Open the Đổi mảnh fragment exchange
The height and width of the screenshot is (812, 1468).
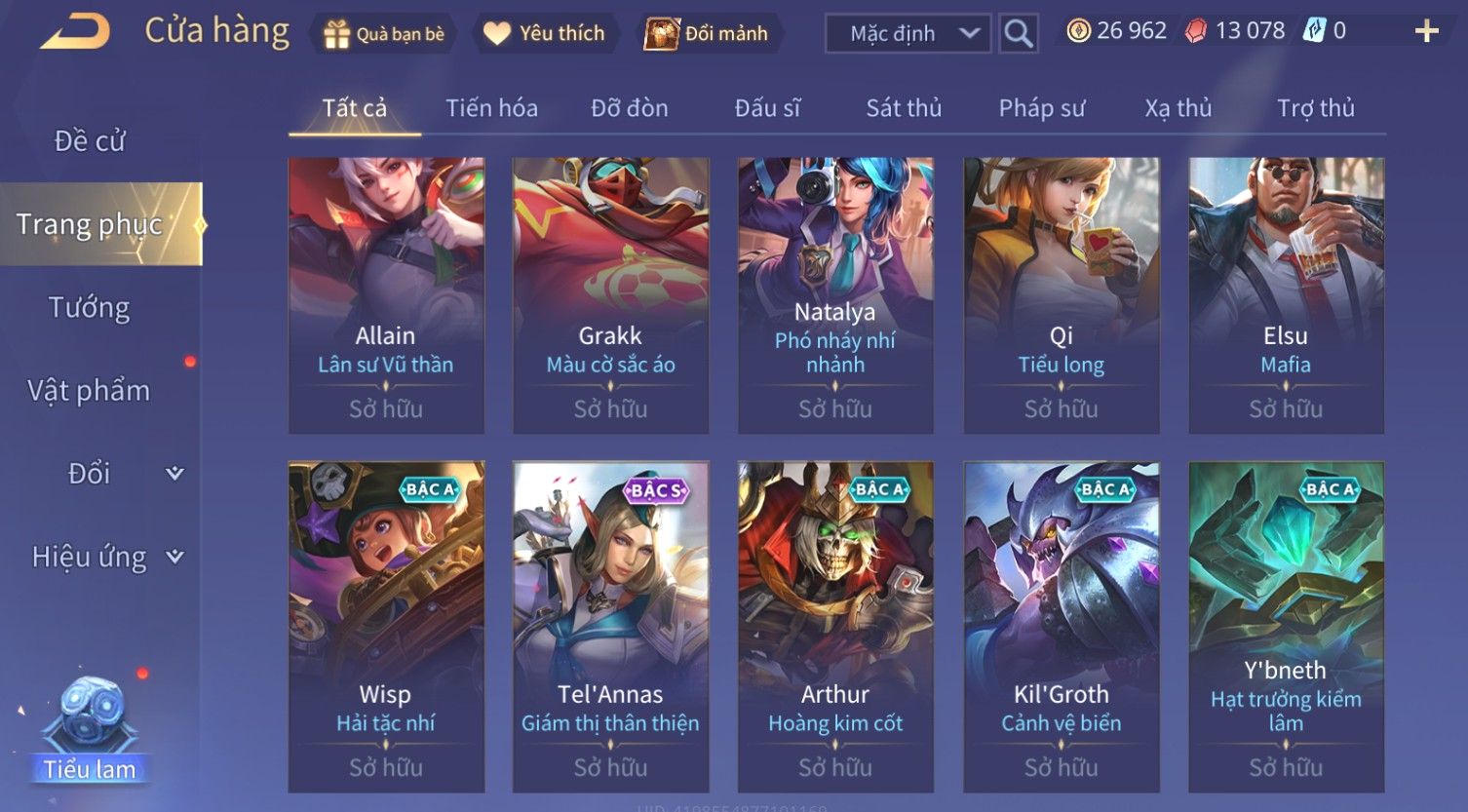tap(708, 34)
